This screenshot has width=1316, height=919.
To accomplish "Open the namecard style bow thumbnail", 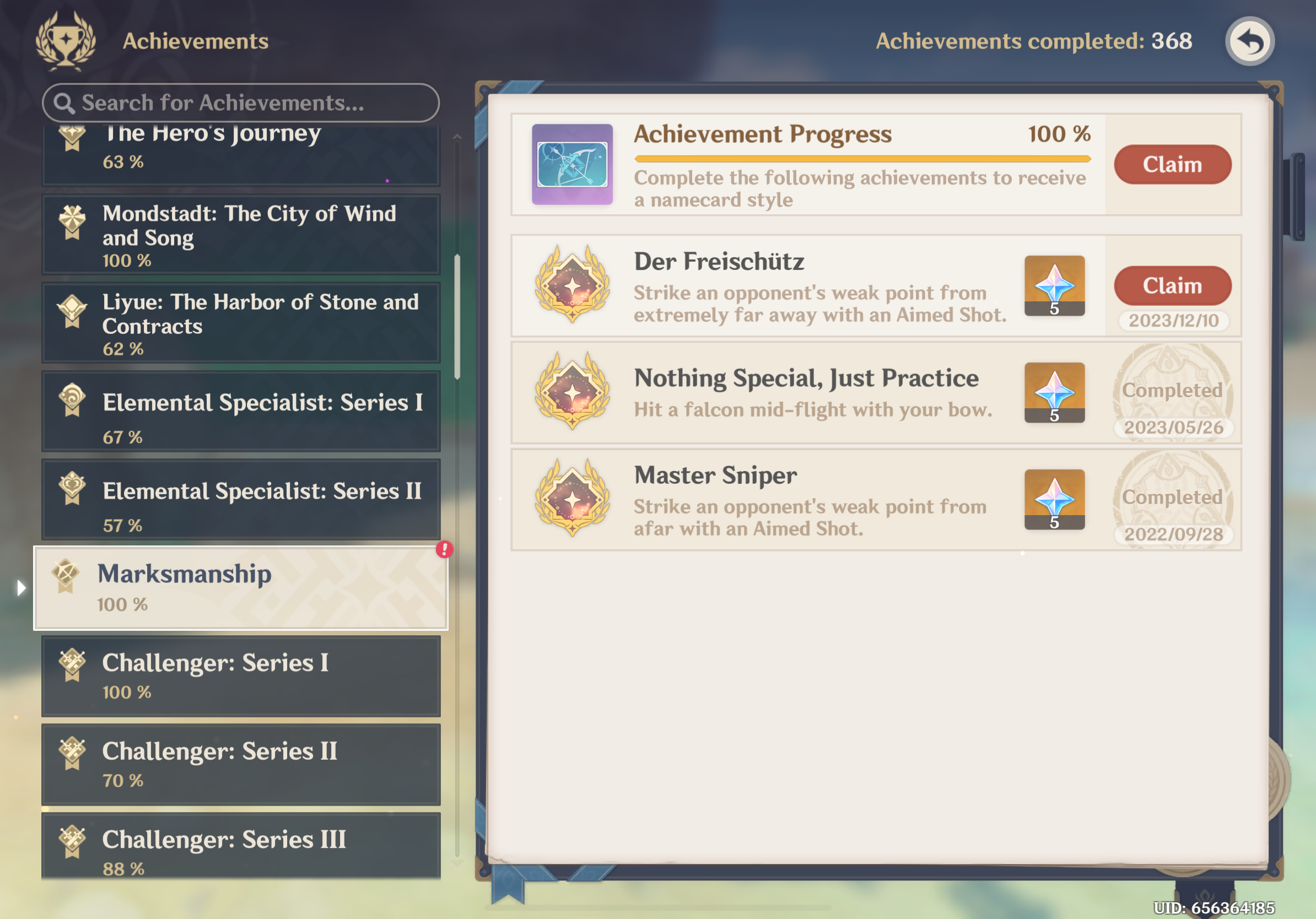I will click(571, 164).
